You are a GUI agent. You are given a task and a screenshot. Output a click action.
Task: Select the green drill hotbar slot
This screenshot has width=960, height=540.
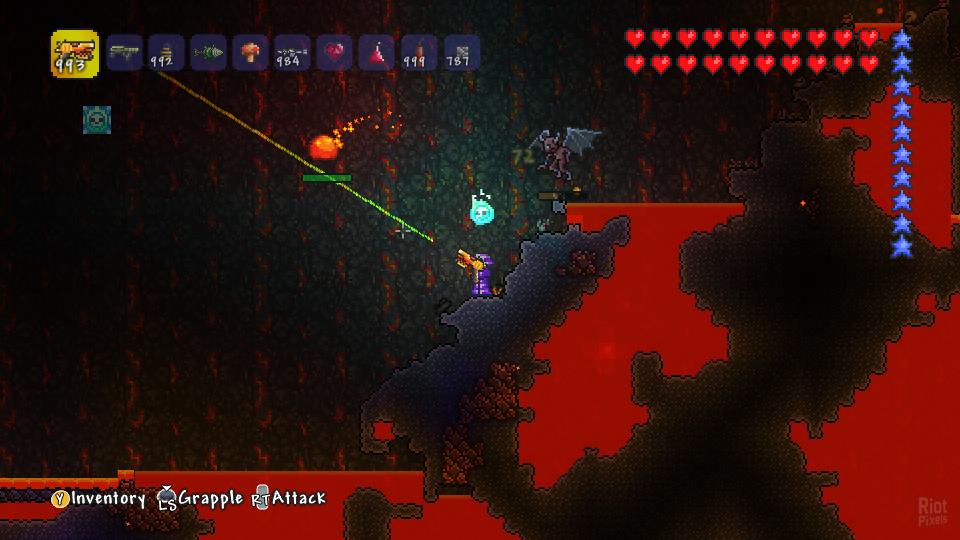[209, 53]
